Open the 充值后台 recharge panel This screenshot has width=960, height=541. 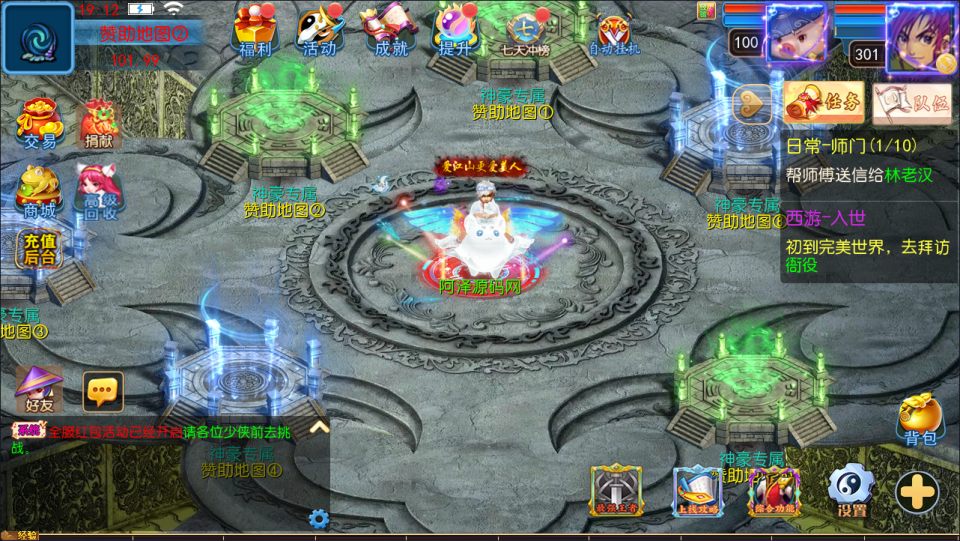click(38, 247)
